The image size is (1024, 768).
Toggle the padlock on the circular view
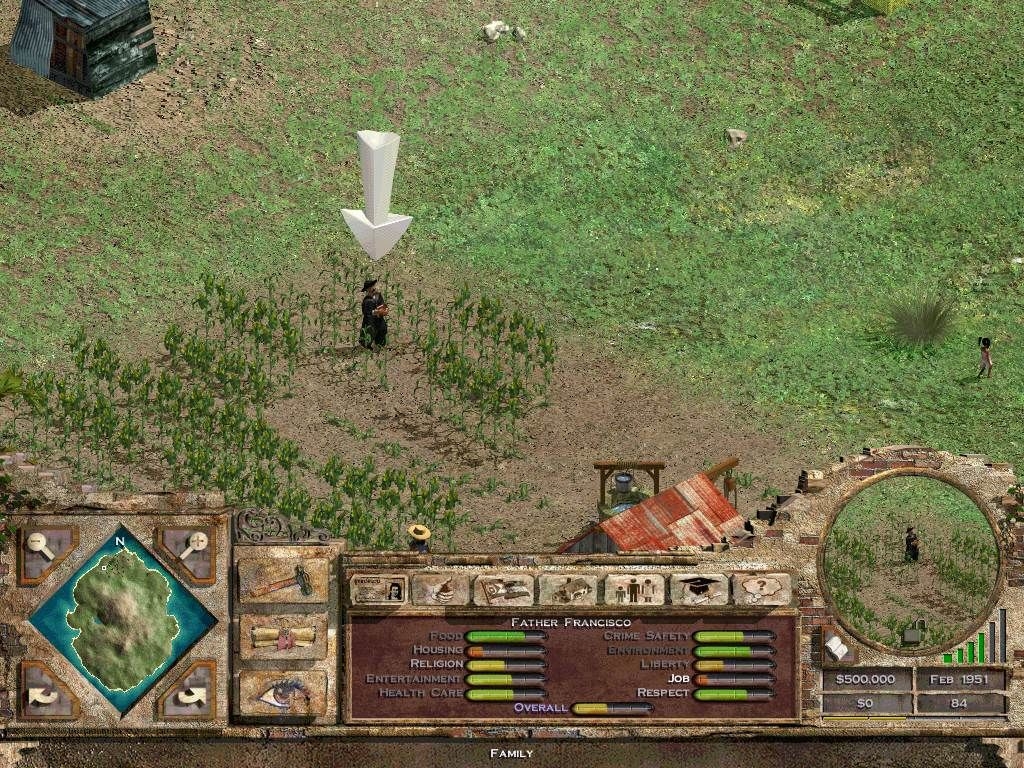(x=912, y=633)
